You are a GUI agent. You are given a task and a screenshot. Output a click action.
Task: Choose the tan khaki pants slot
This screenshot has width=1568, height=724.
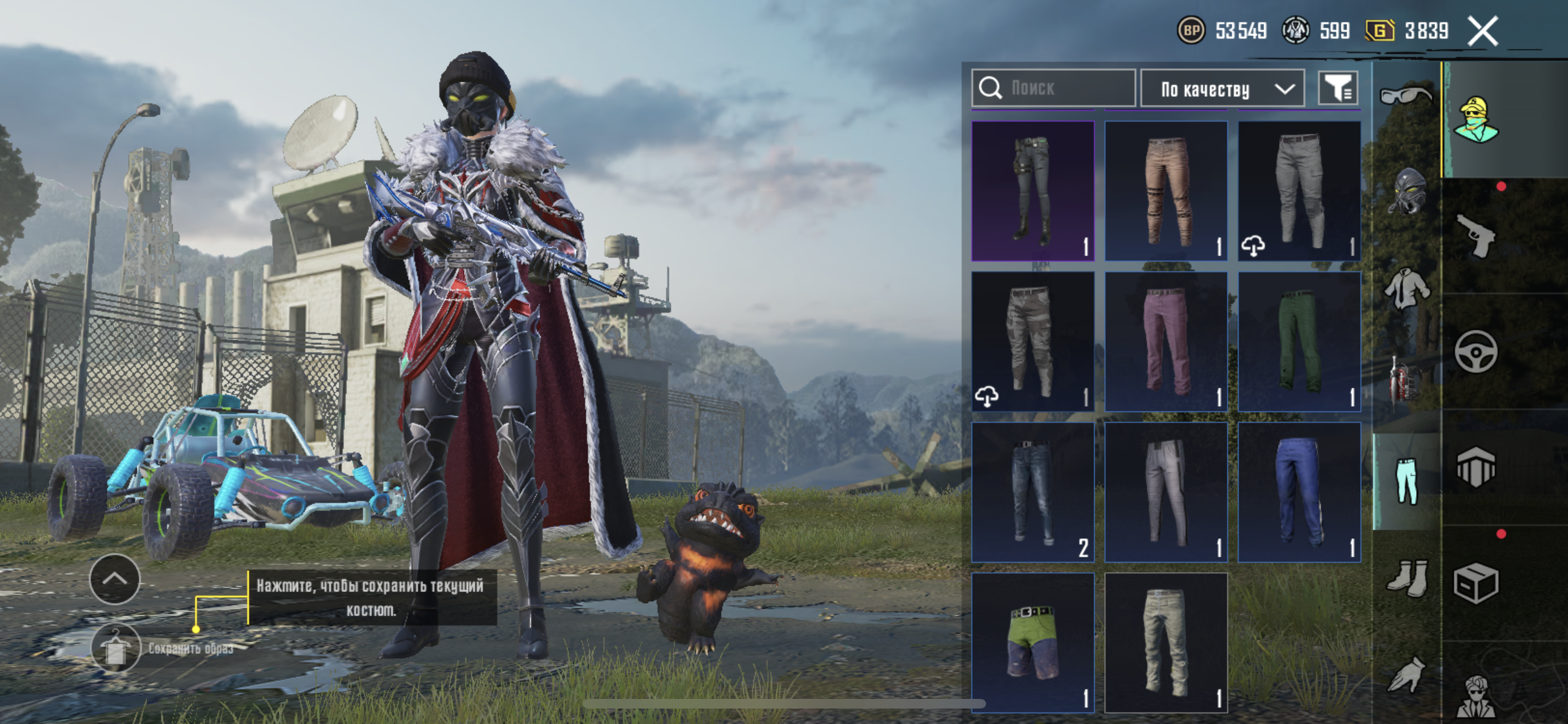coord(1166,191)
